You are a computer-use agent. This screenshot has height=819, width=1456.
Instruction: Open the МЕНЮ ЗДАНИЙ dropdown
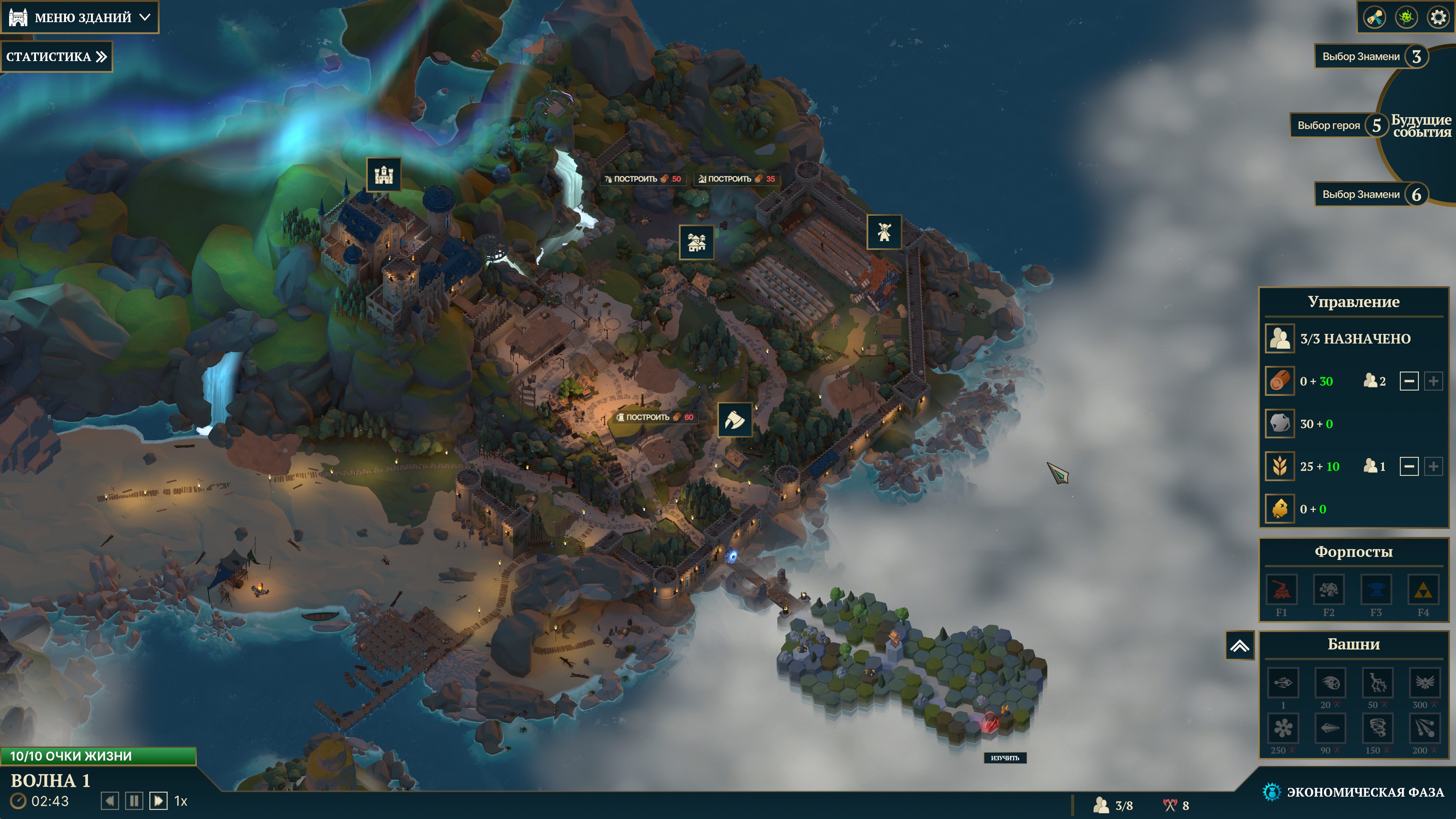point(80,17)
